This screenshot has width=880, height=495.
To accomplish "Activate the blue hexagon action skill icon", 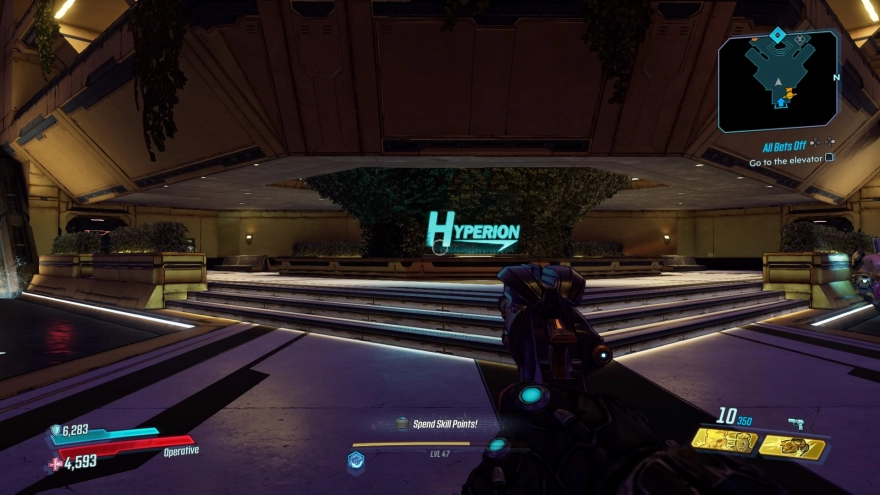I will click(x=355, y=460).
